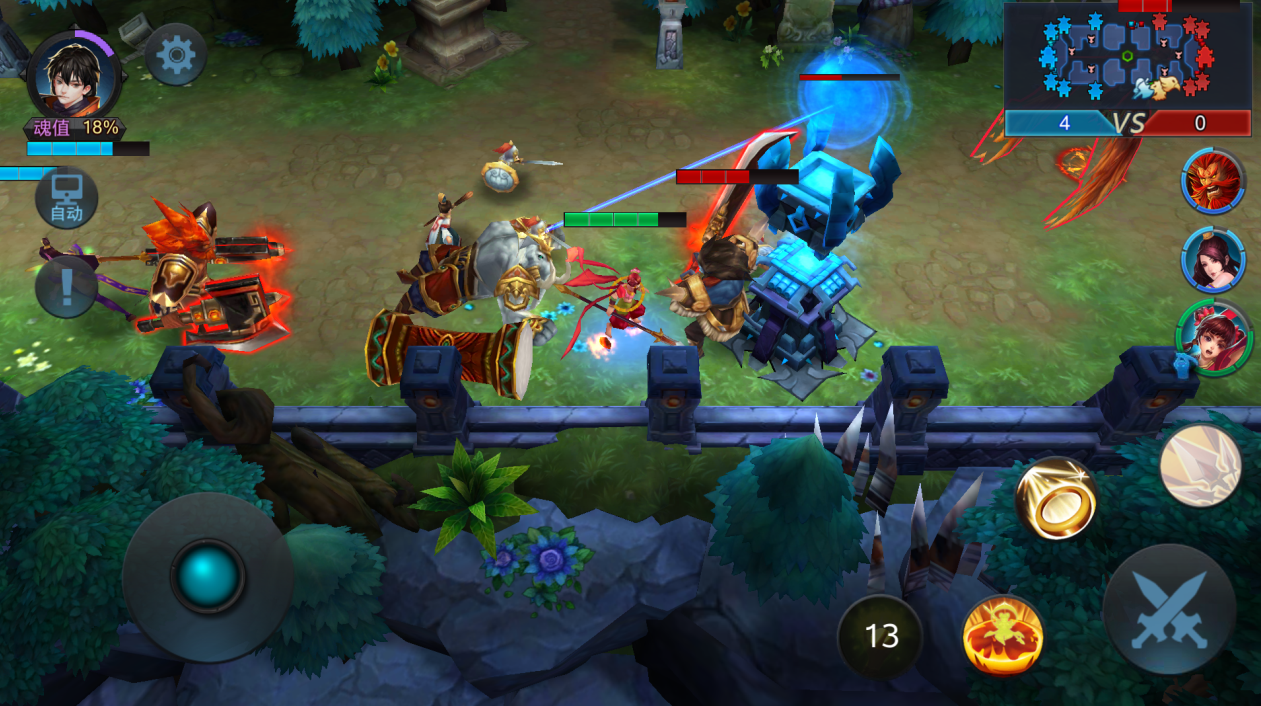Image resolution: width=1261 pixels, height=706 pixels.
Task: Switch to the dark-haired woman hero portrait
Action: coord(1213,259)
